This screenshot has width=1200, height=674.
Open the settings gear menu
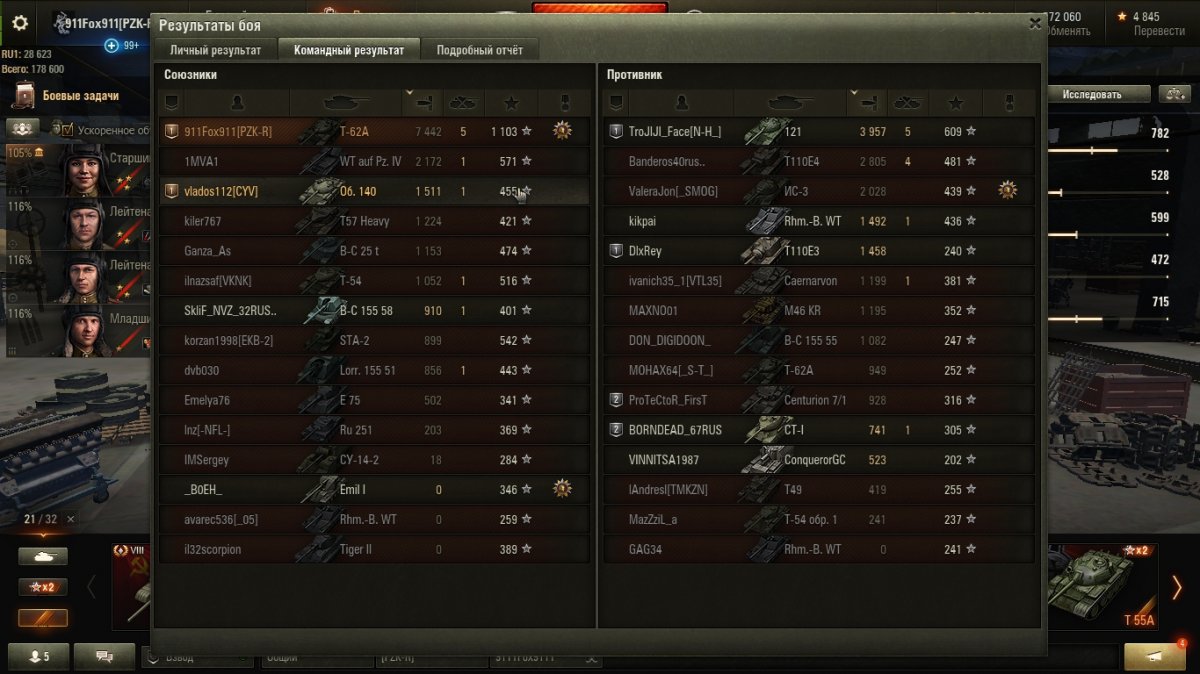(x=20, y=22)
